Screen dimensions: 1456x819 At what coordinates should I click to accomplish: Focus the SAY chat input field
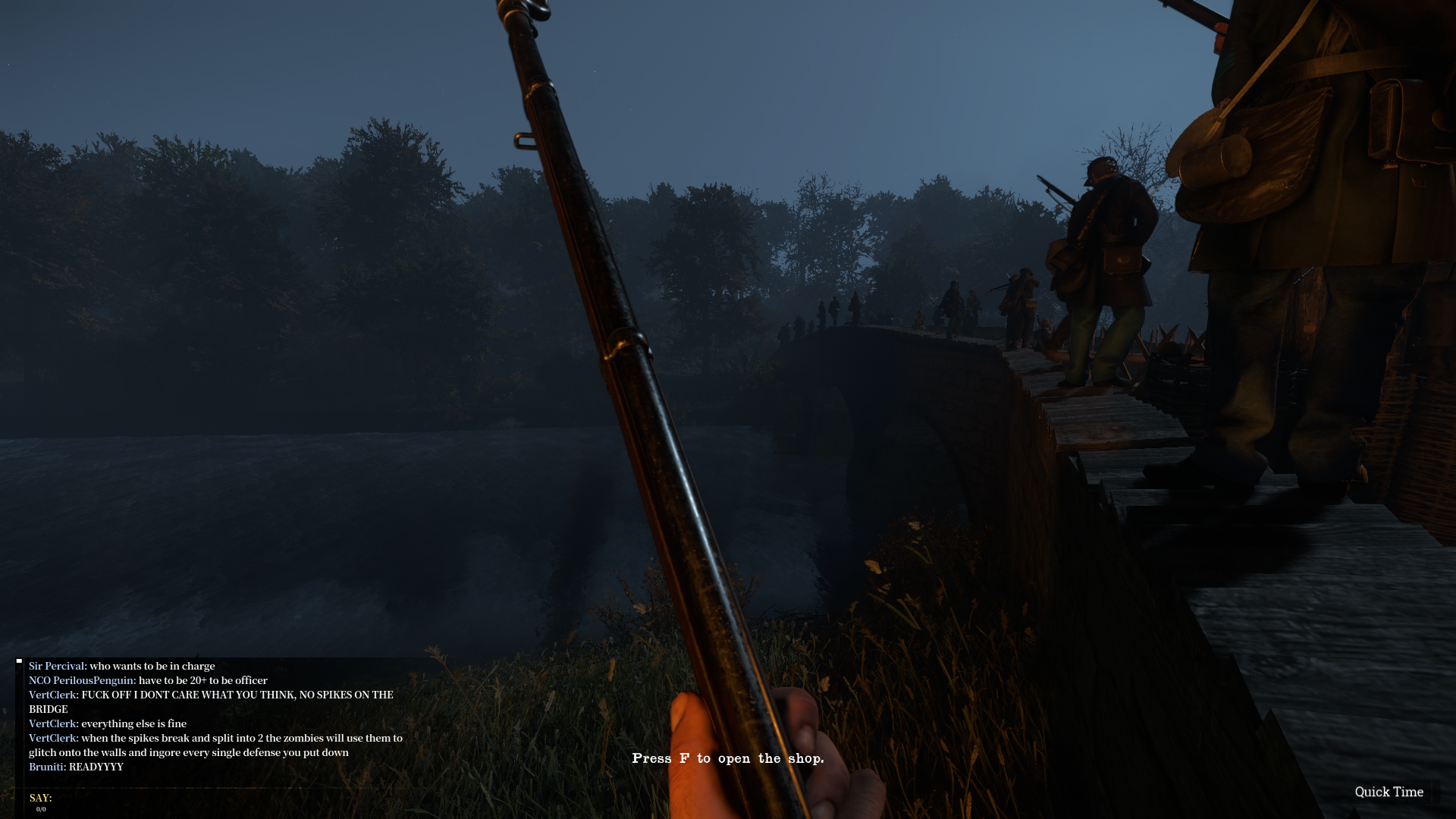coord(227,799)
